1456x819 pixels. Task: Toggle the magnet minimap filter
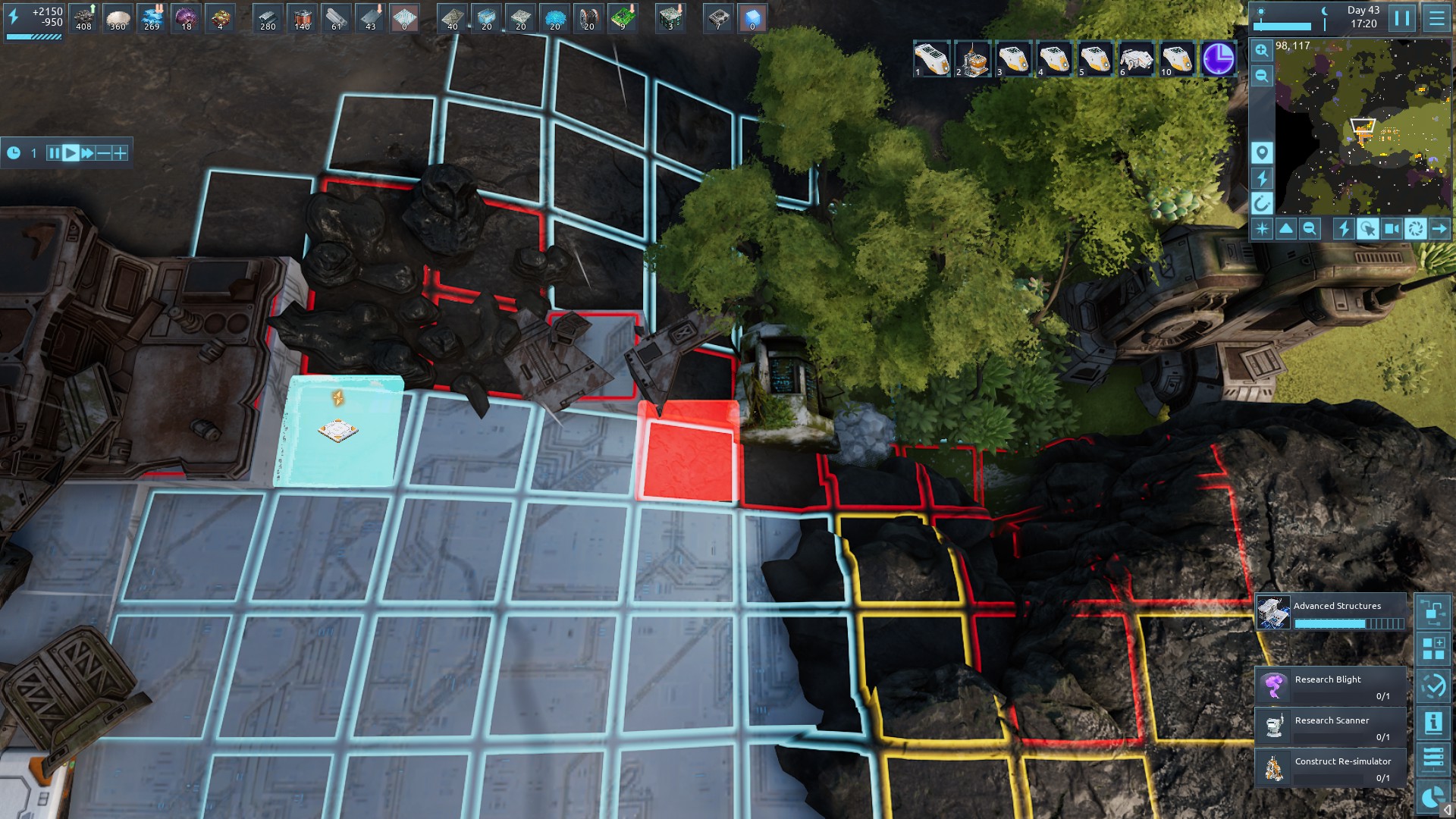point(1261,203)
